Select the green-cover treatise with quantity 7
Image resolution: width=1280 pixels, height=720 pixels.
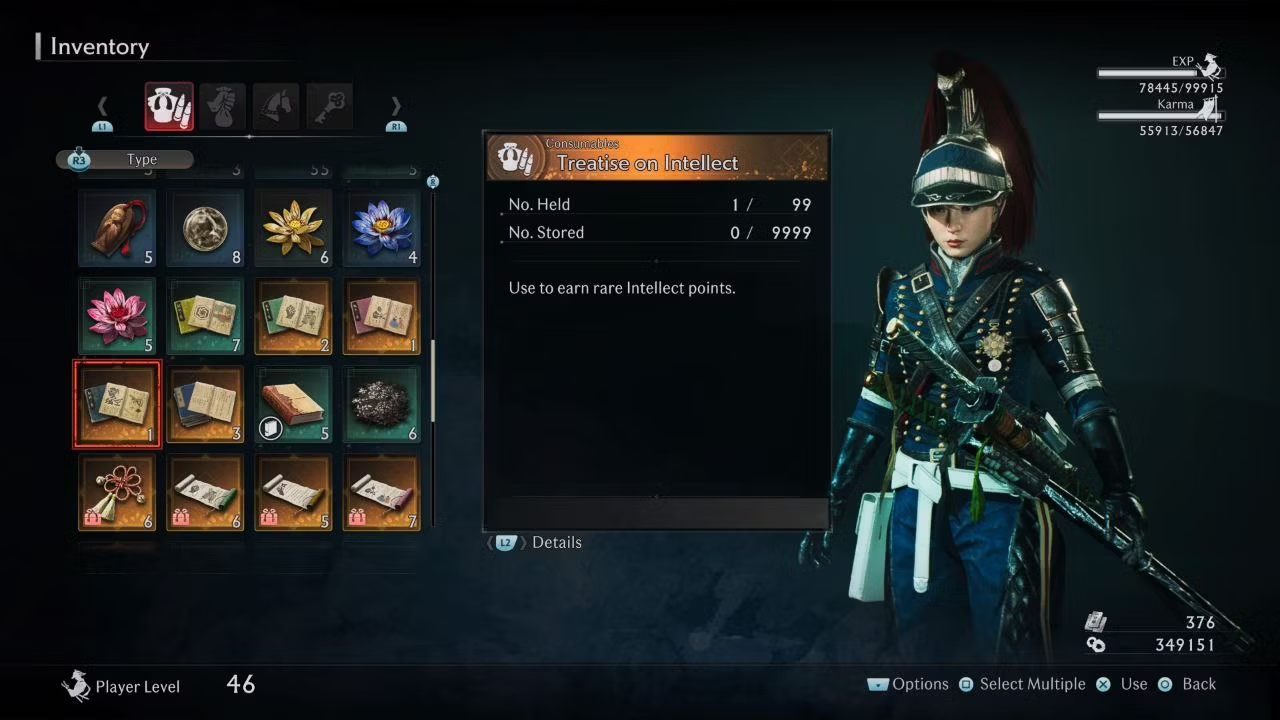click(x=205, y=316)
